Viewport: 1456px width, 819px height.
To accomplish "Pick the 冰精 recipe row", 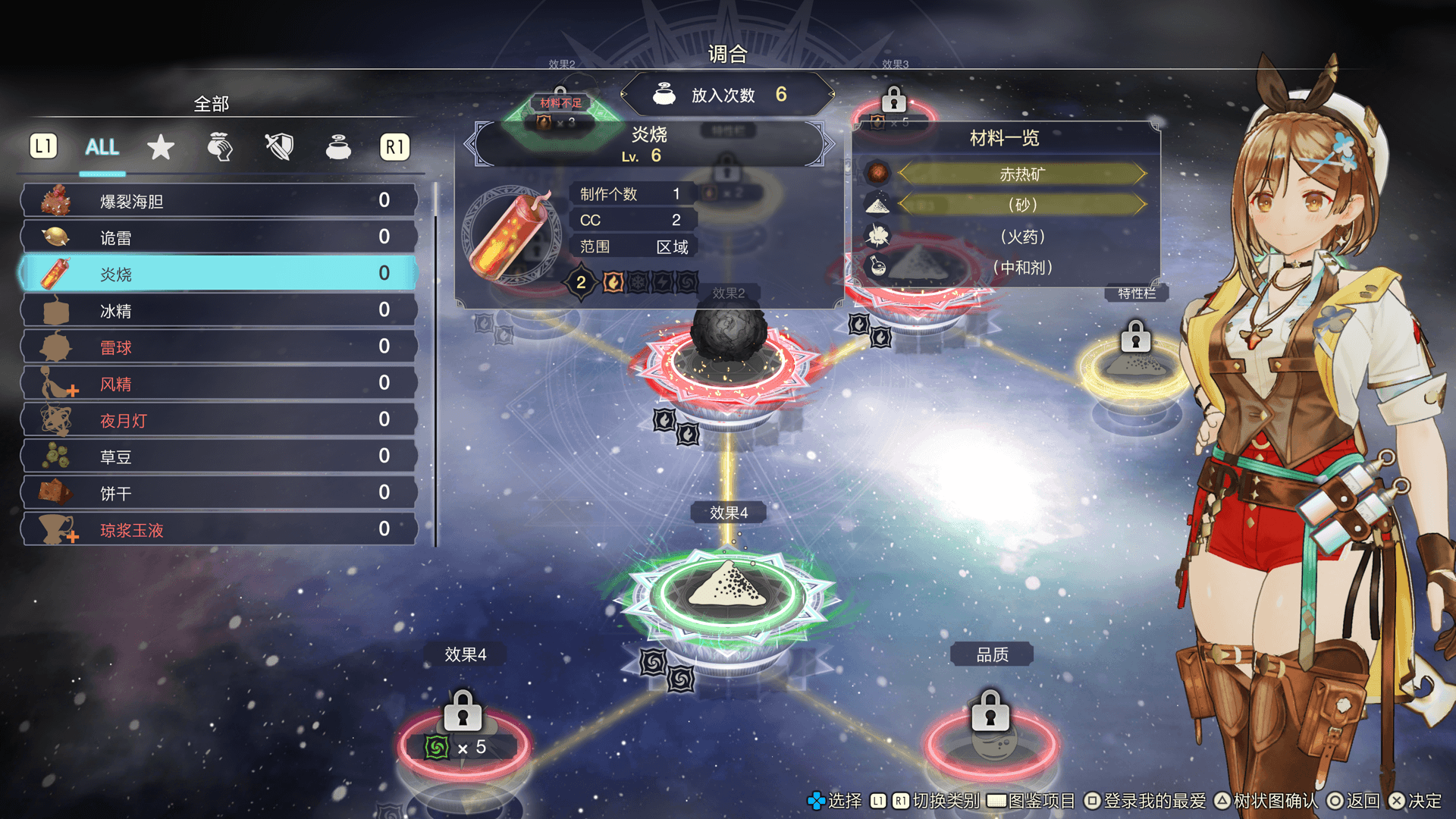I will [220, 310].
